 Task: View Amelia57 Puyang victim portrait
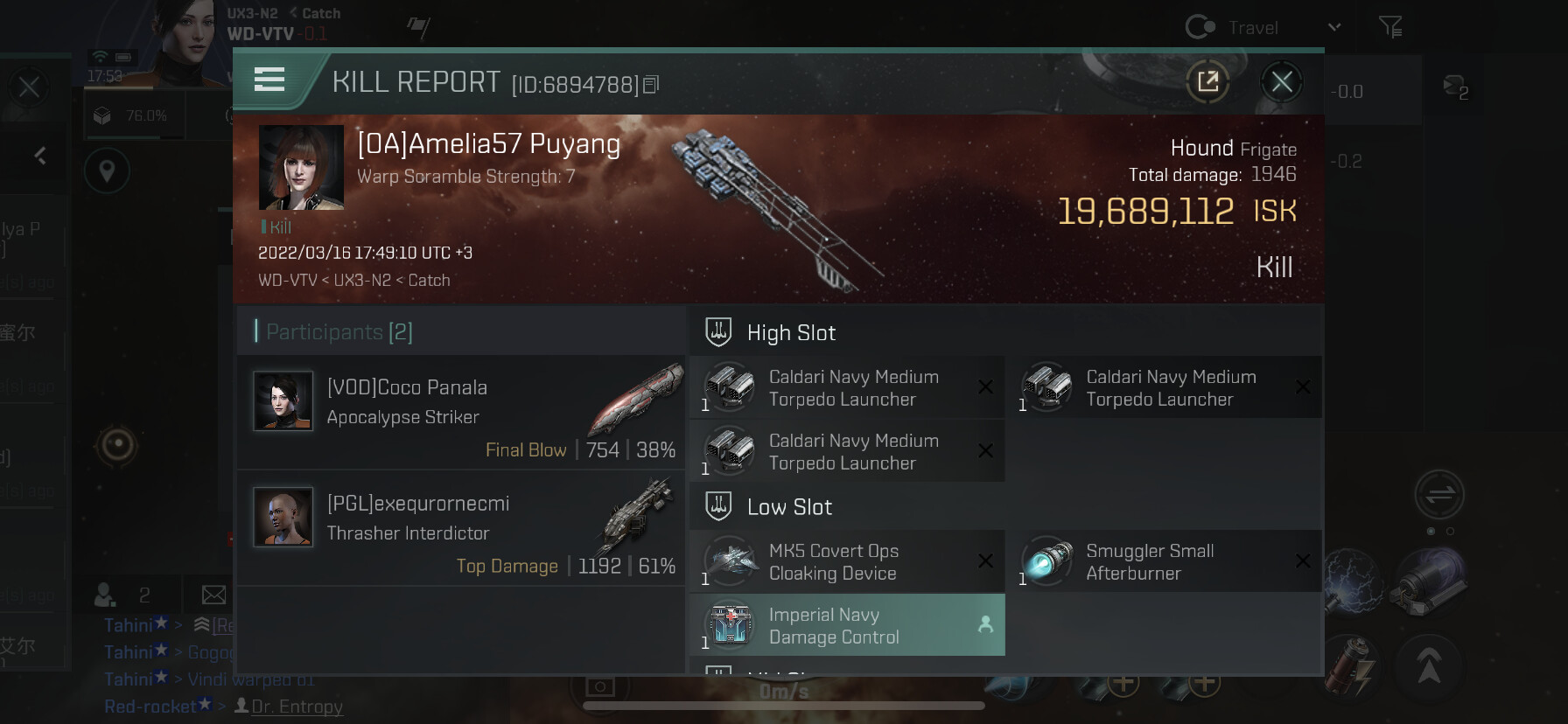[301, 167]
